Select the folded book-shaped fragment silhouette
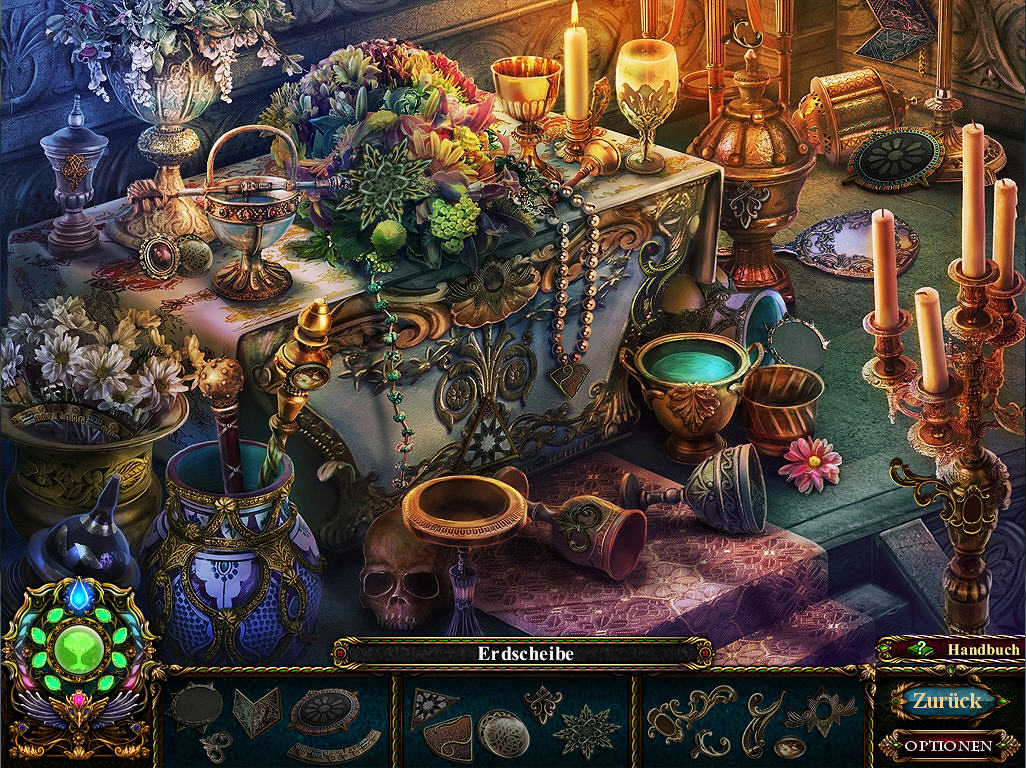1026x768 pixels. pos(256,711)
